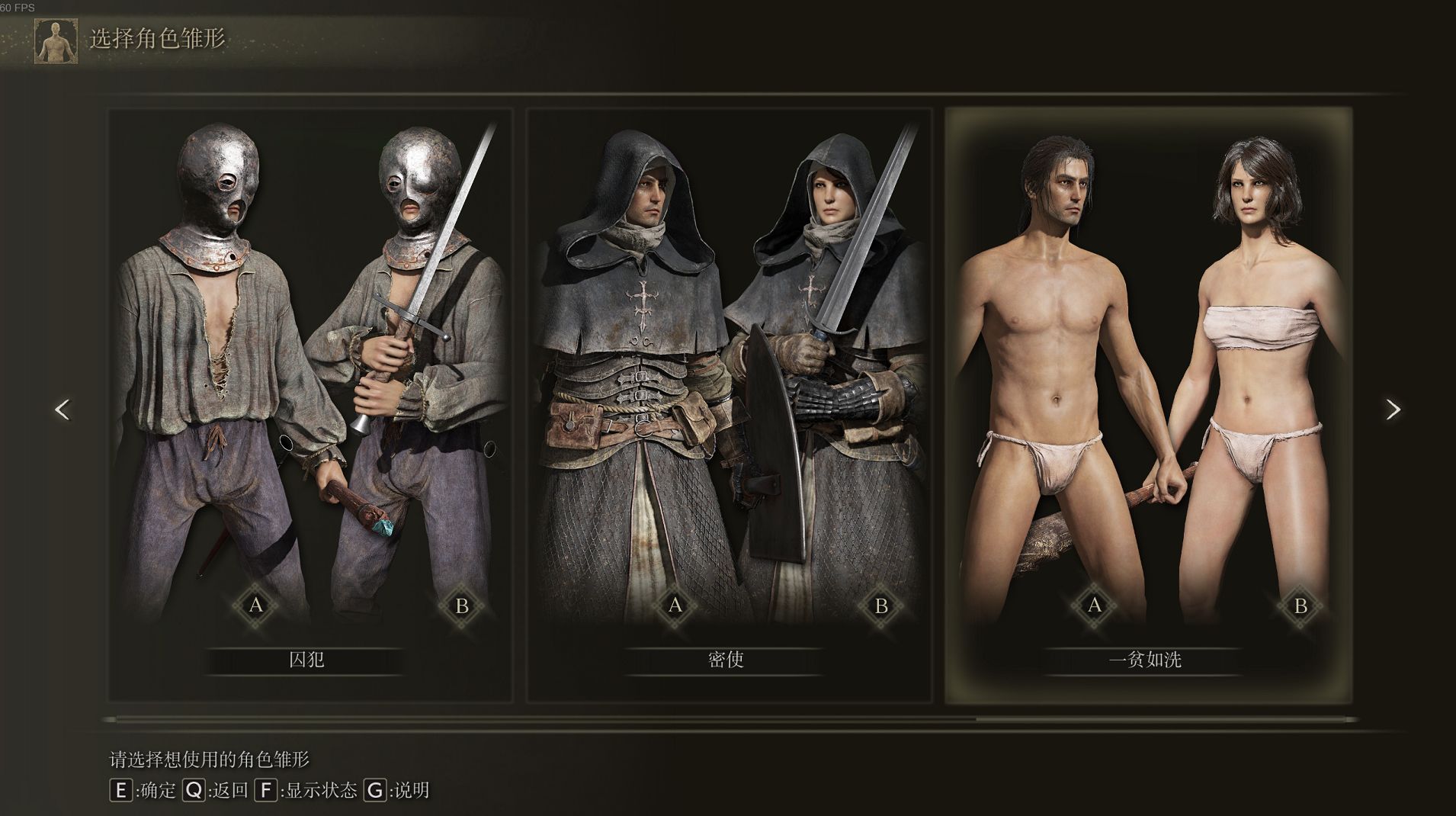This screenshot has width=1456, height=816.
Task: Pick the 一贫如洗 (Wretch) class card
Action: 1148,404
